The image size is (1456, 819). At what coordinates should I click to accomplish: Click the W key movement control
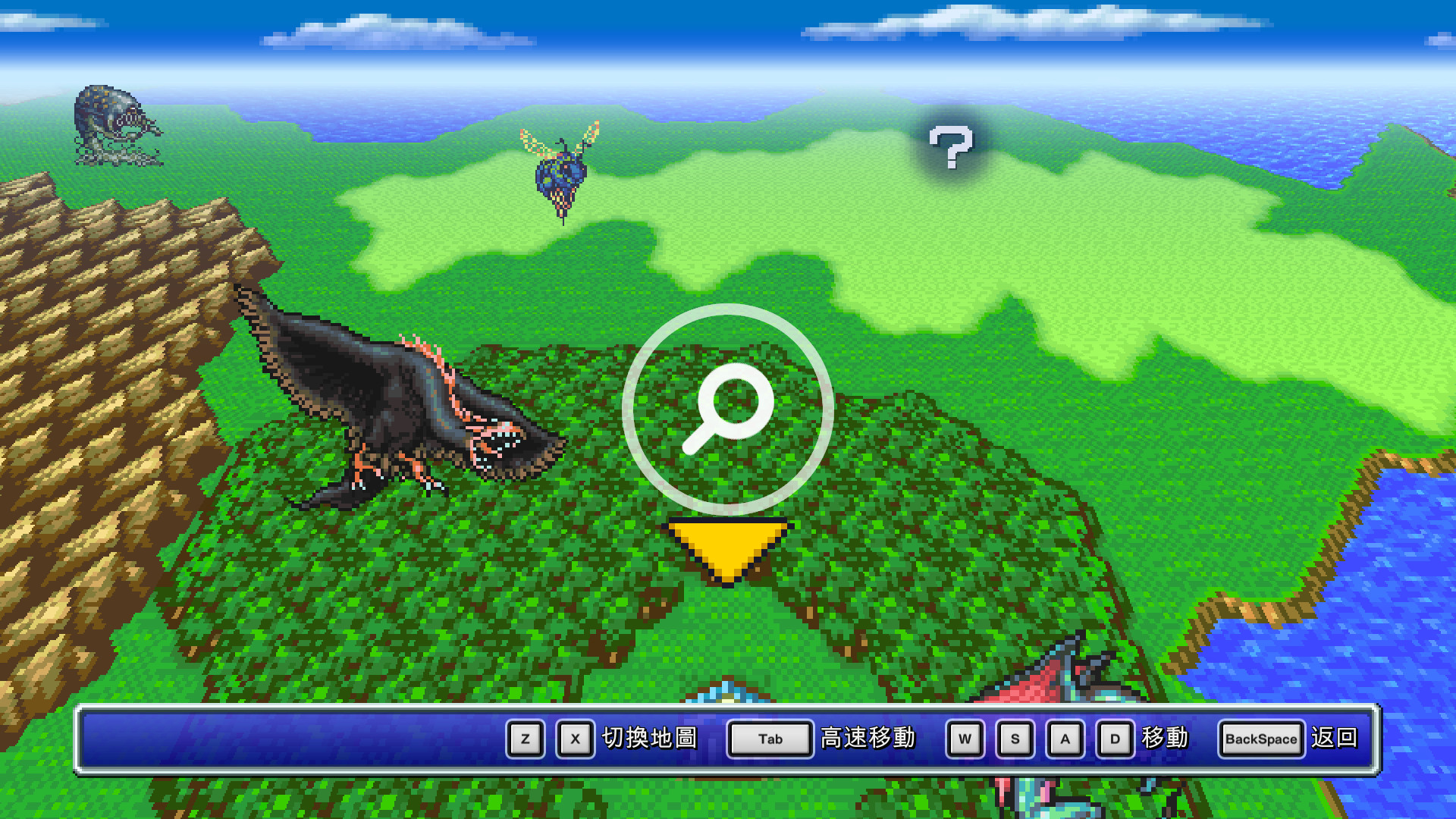[965, 739]
